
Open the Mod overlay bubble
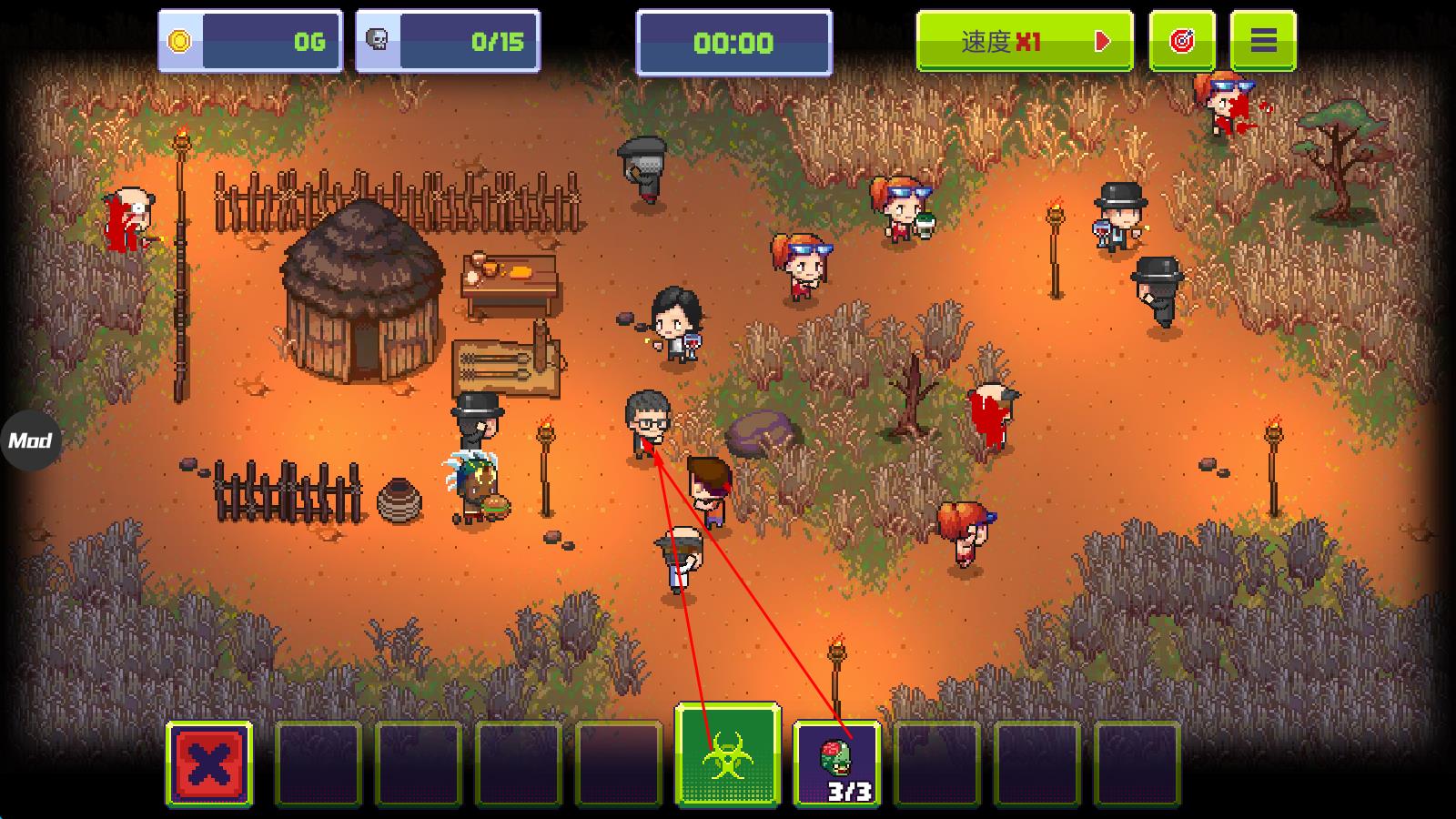pyautogui.click(x=30, y=441)
